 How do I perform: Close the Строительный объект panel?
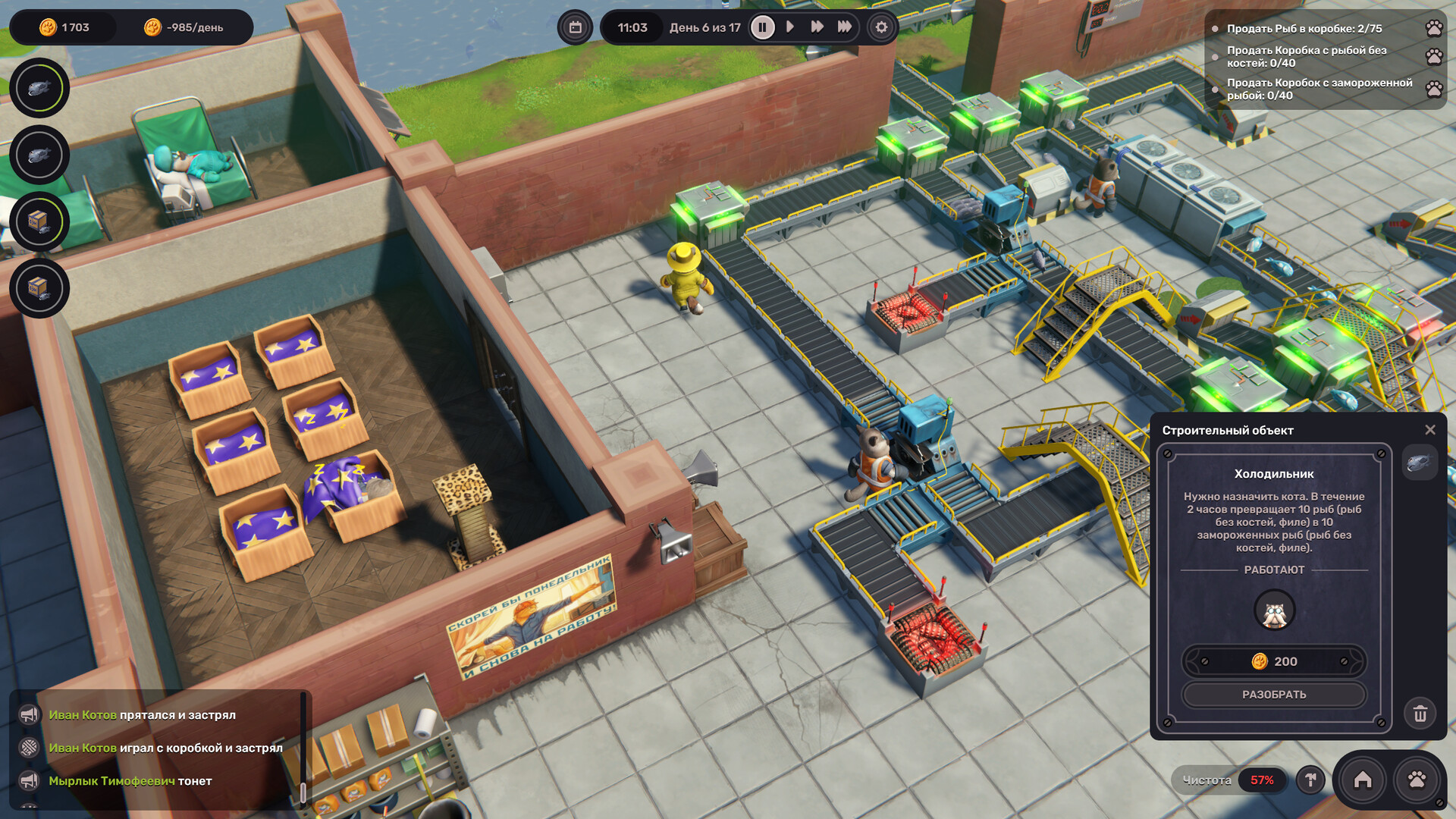(x=1429, y=430)
